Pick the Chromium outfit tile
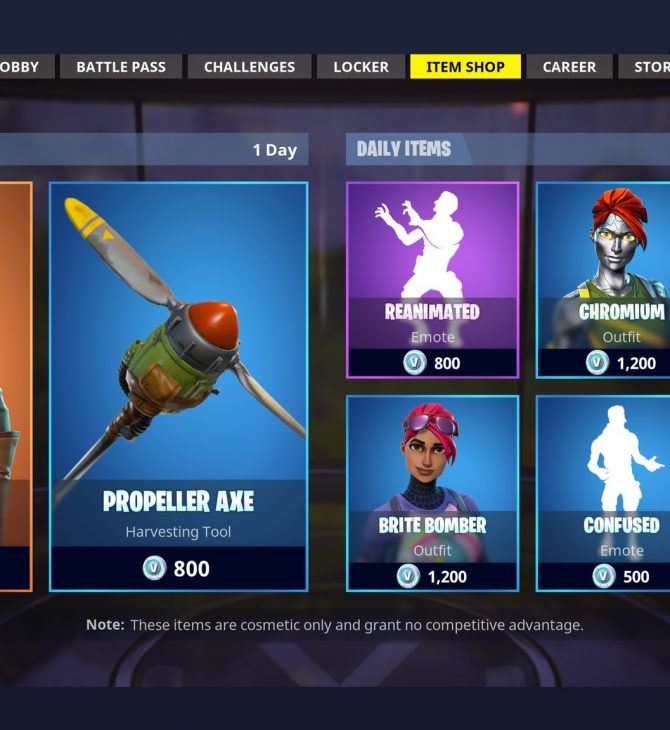This screenshot has height=730, width=670. (603, 280)
